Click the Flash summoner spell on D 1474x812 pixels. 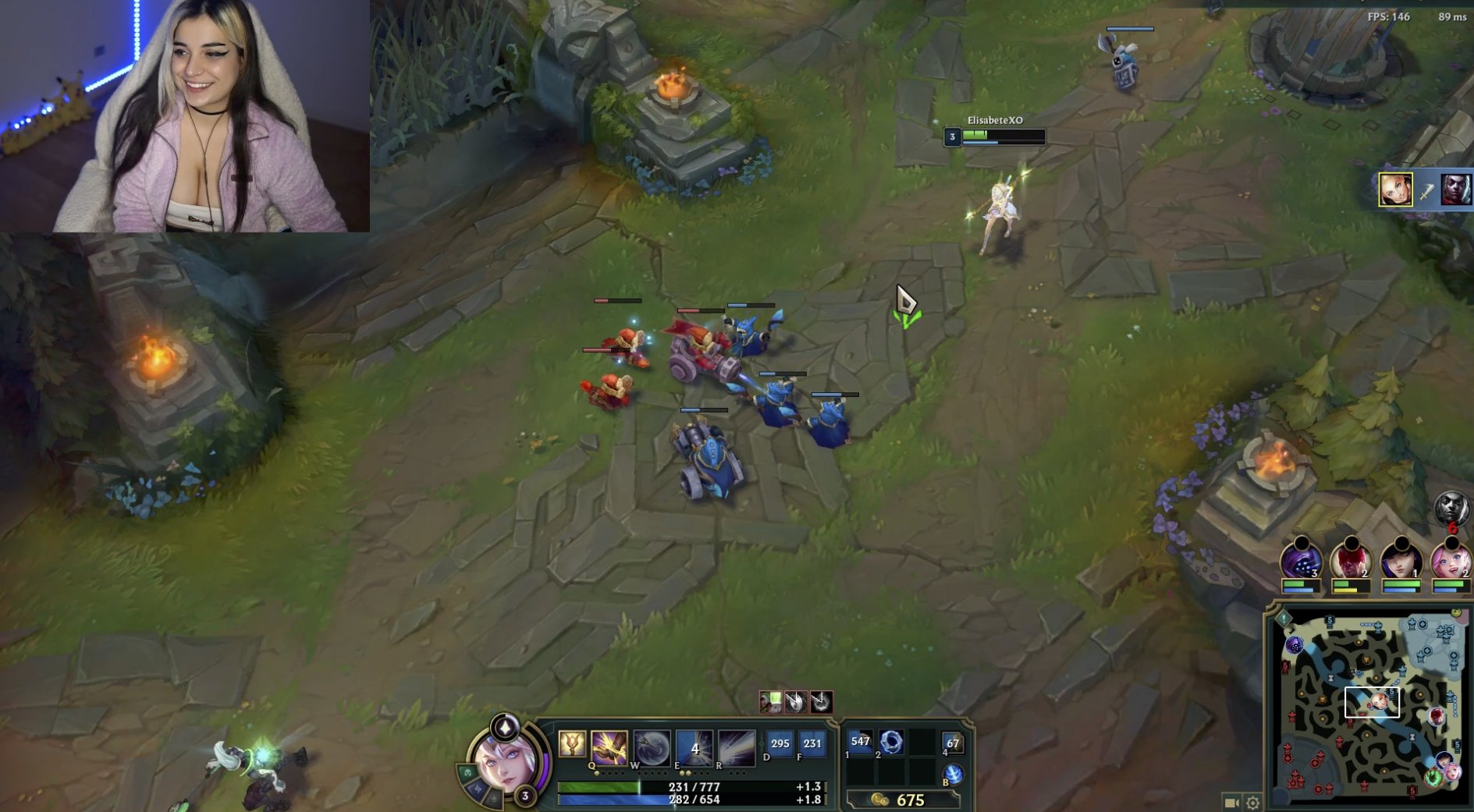pos(780,743)
